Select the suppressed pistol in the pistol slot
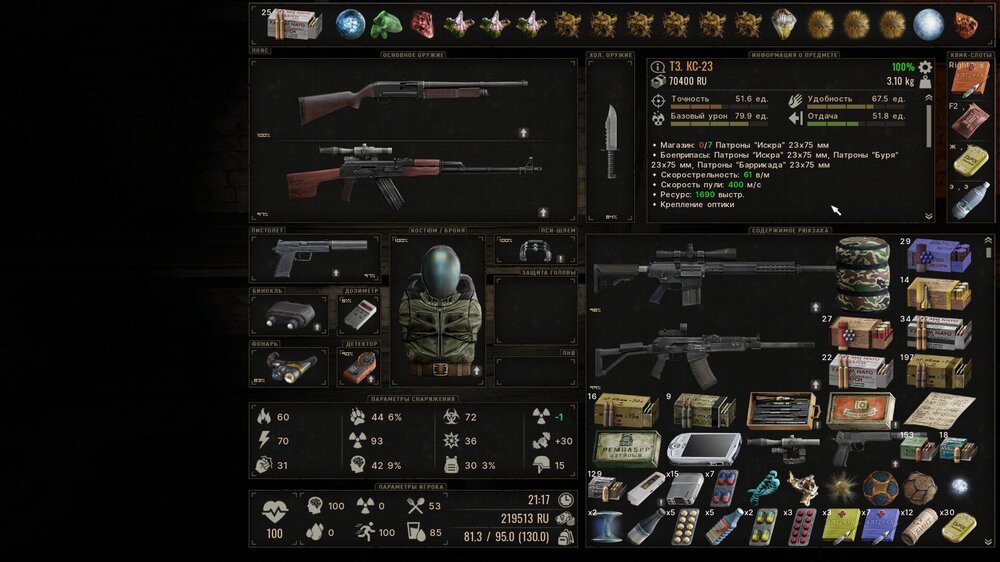The width and height of the screenshot is (1000, 562). [x=310, y=258]
